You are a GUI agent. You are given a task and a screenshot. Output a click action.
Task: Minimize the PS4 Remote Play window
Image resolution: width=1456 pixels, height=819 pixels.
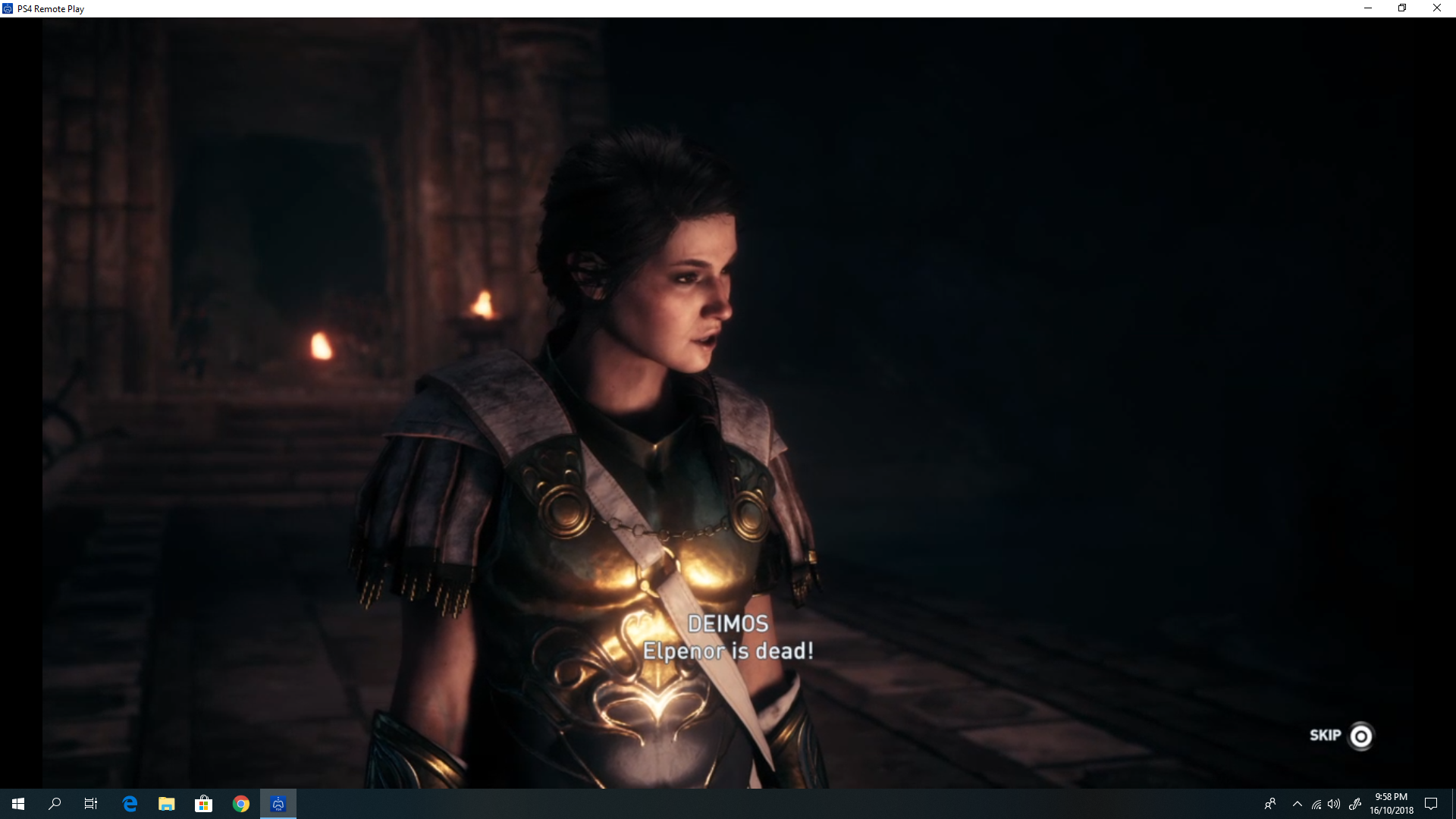click(1368, 8)
